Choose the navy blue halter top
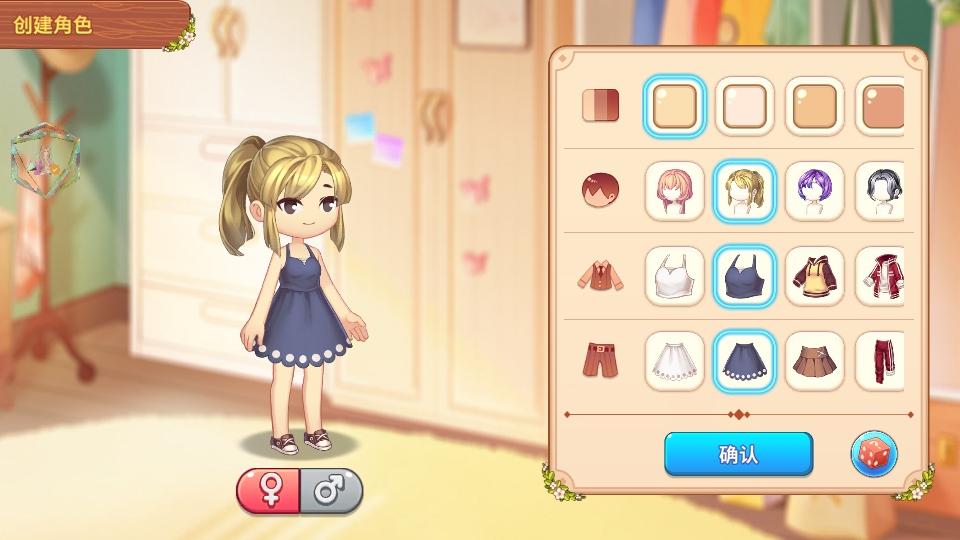The height and width of the screenshot is (540, 960). [x=744, y=276]
